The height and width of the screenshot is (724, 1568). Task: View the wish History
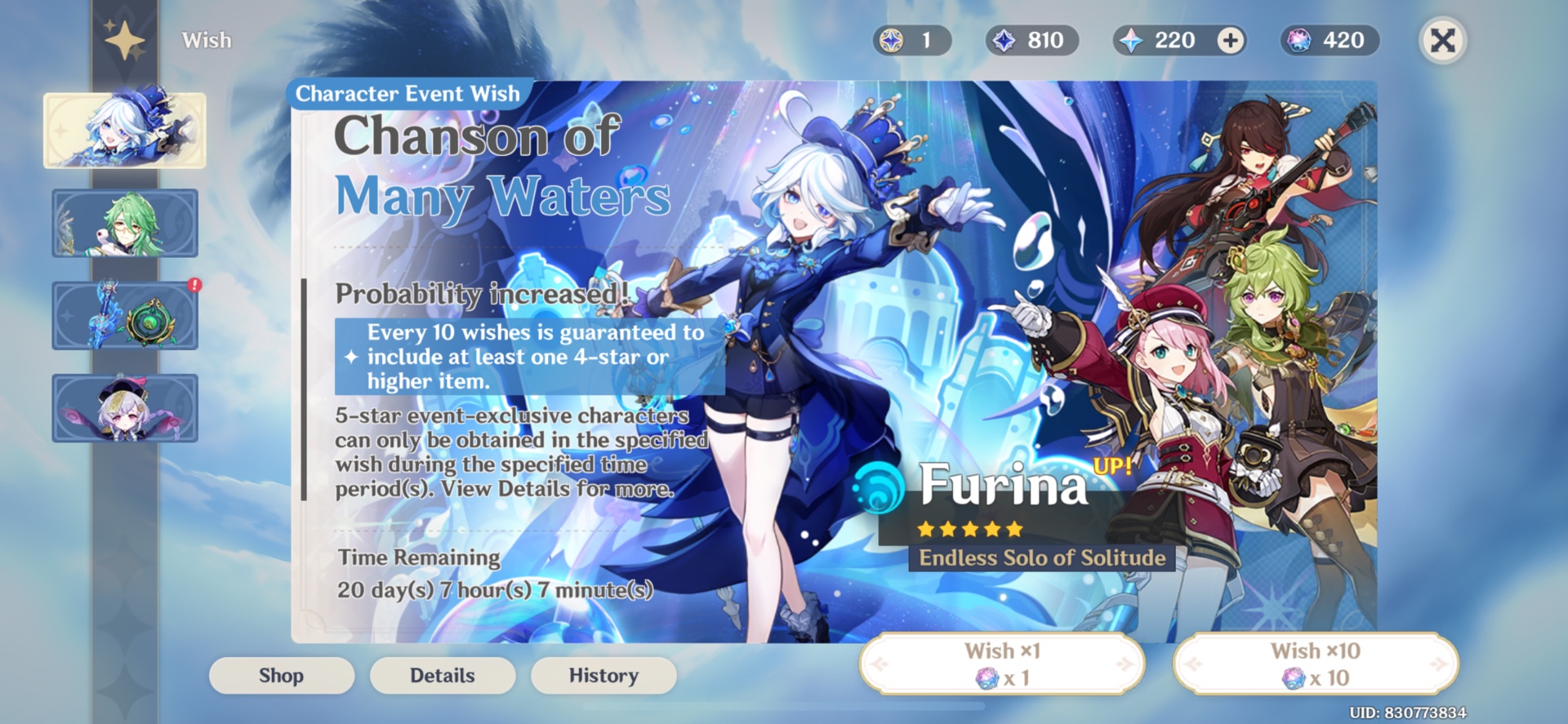click(x=603, y=675)
